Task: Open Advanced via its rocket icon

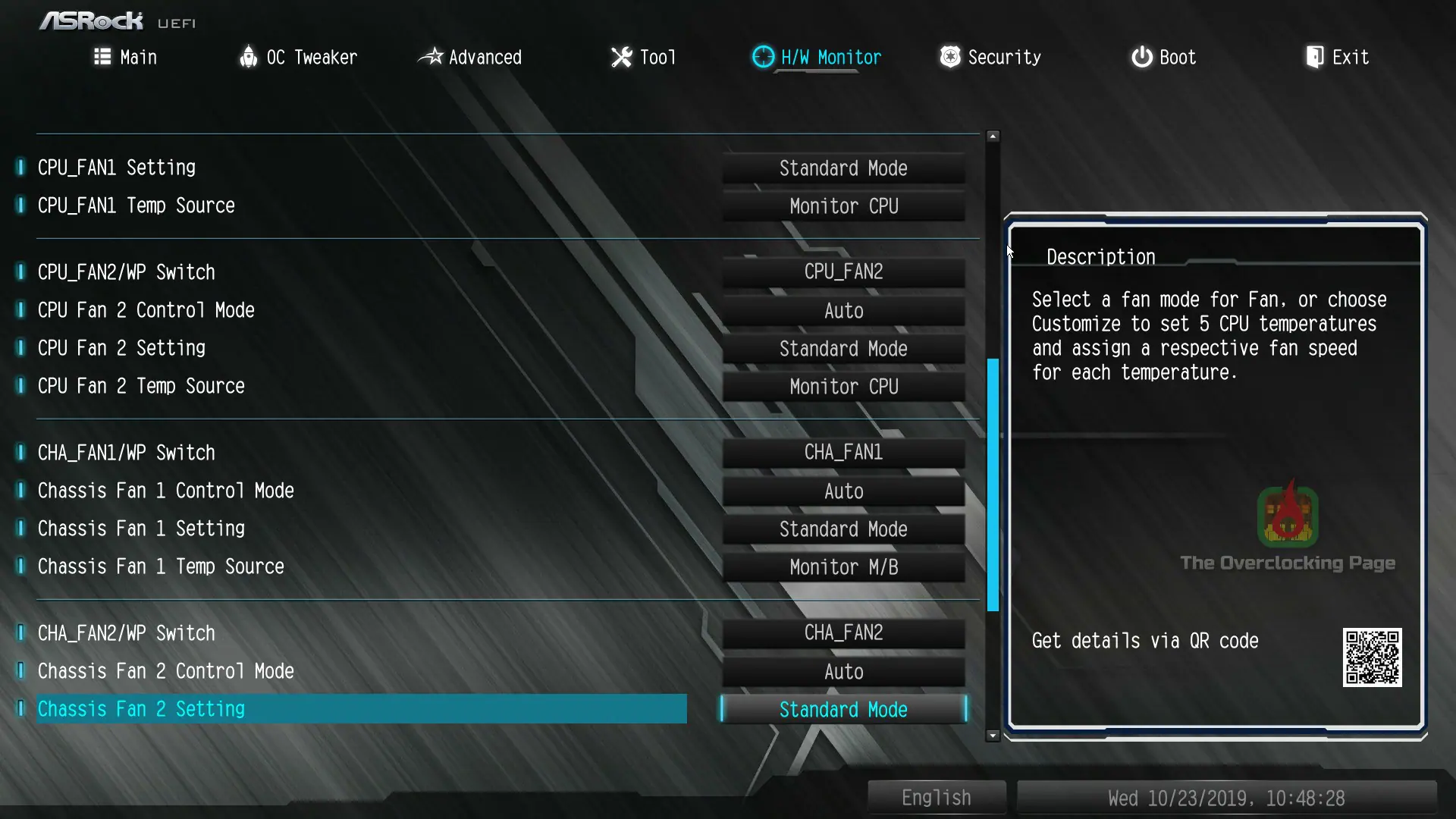Action: [x=431, y=57]
